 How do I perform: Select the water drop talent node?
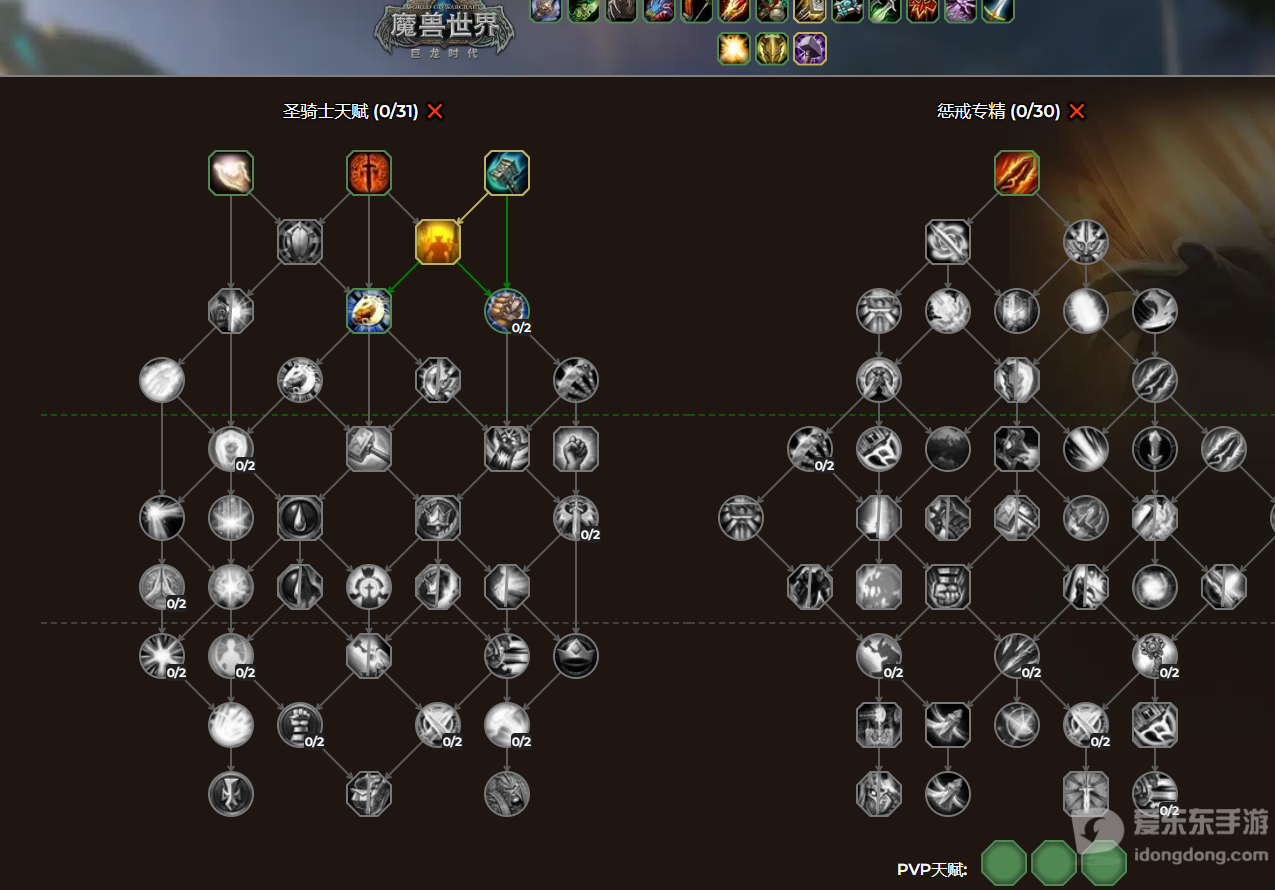tap(300, 518)
